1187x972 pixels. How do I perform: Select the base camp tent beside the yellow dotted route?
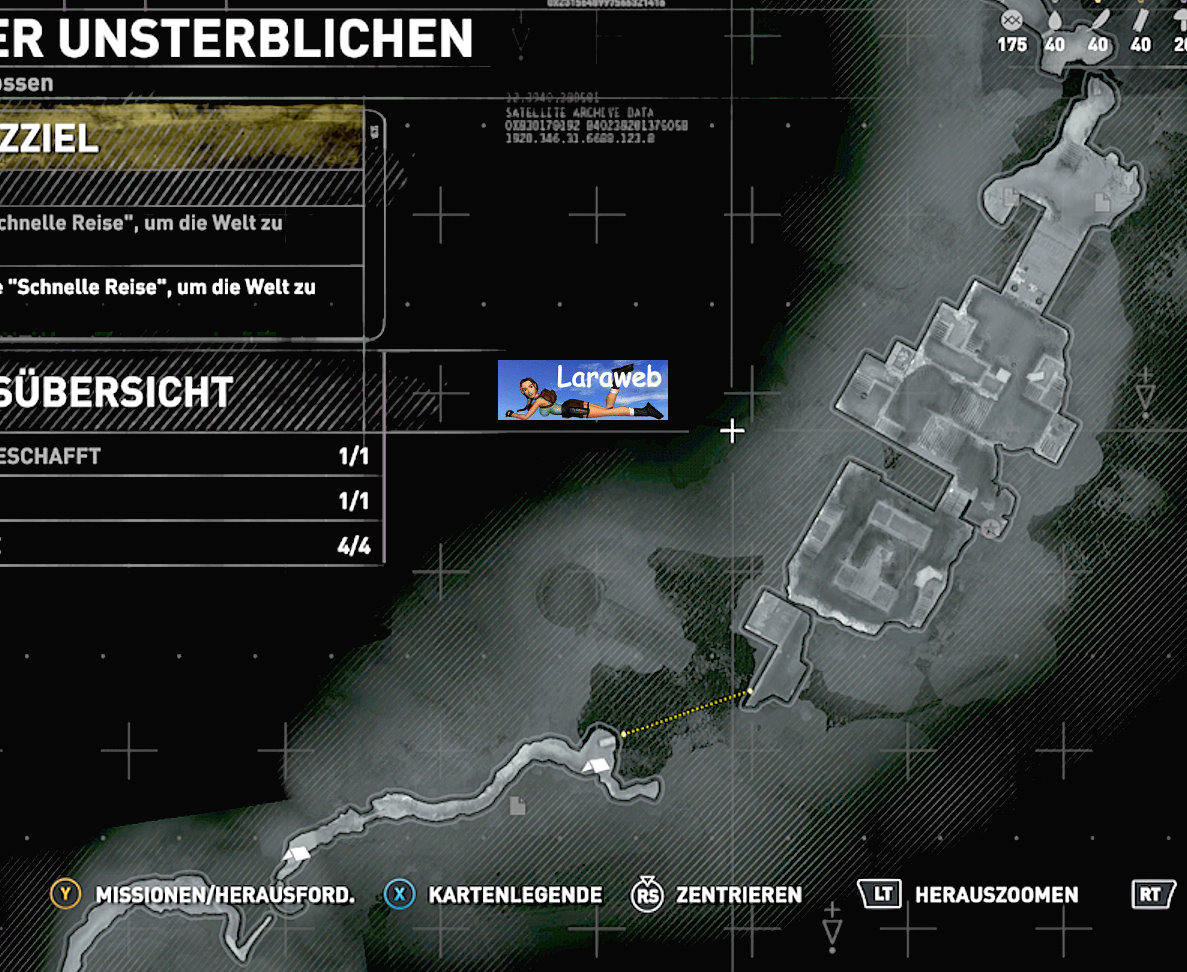597,766
